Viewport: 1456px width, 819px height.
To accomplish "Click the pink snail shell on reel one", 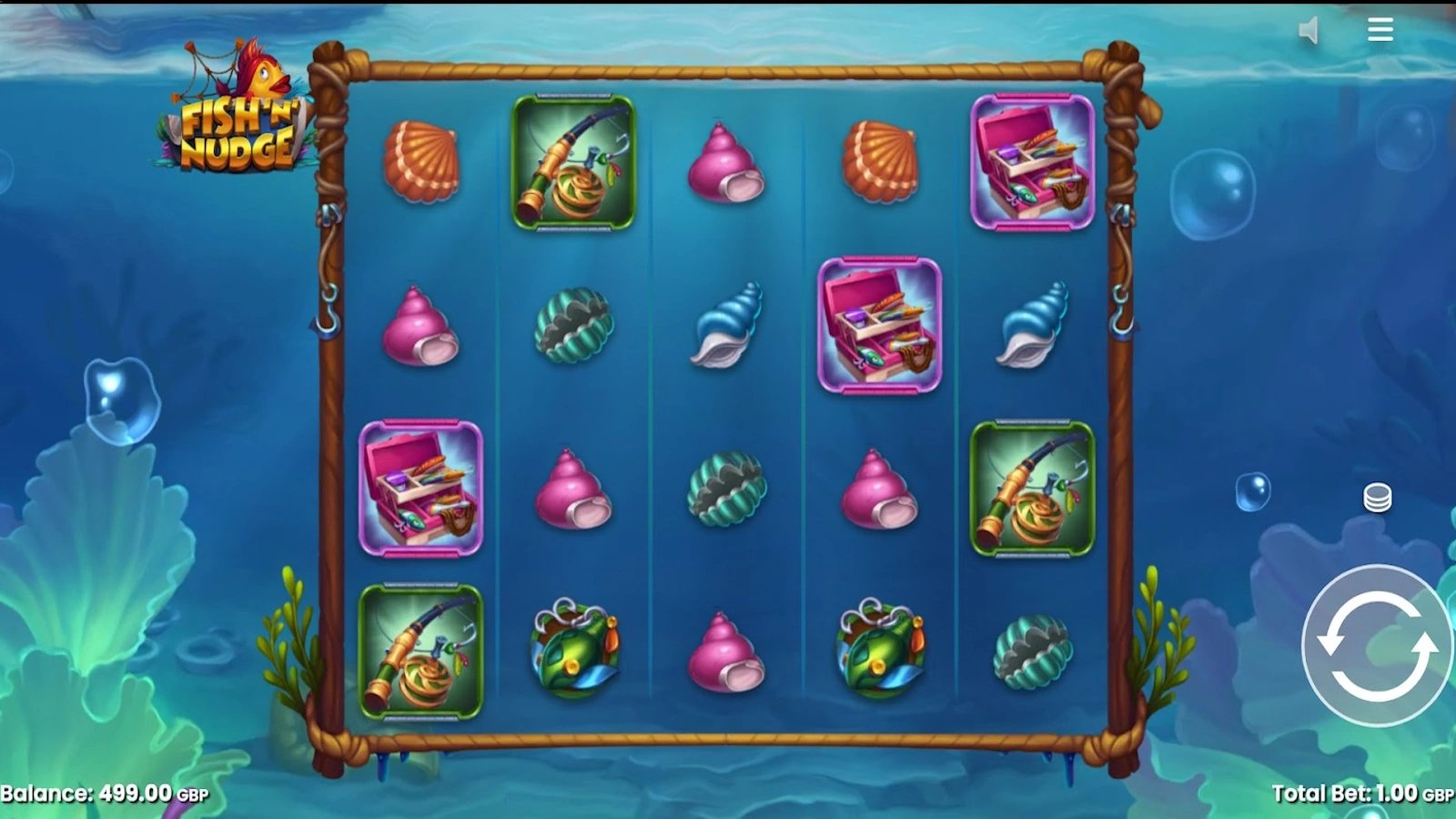I will tap(421, 329).
